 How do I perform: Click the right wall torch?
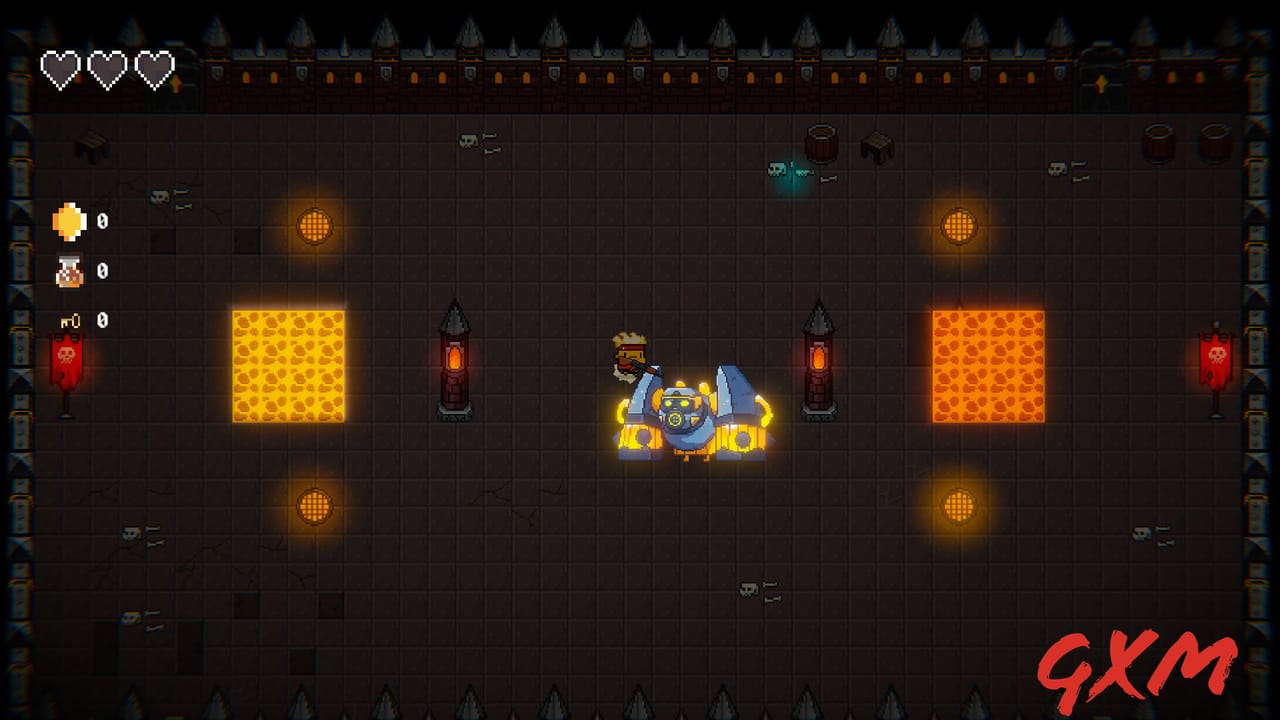click(820, 360)
